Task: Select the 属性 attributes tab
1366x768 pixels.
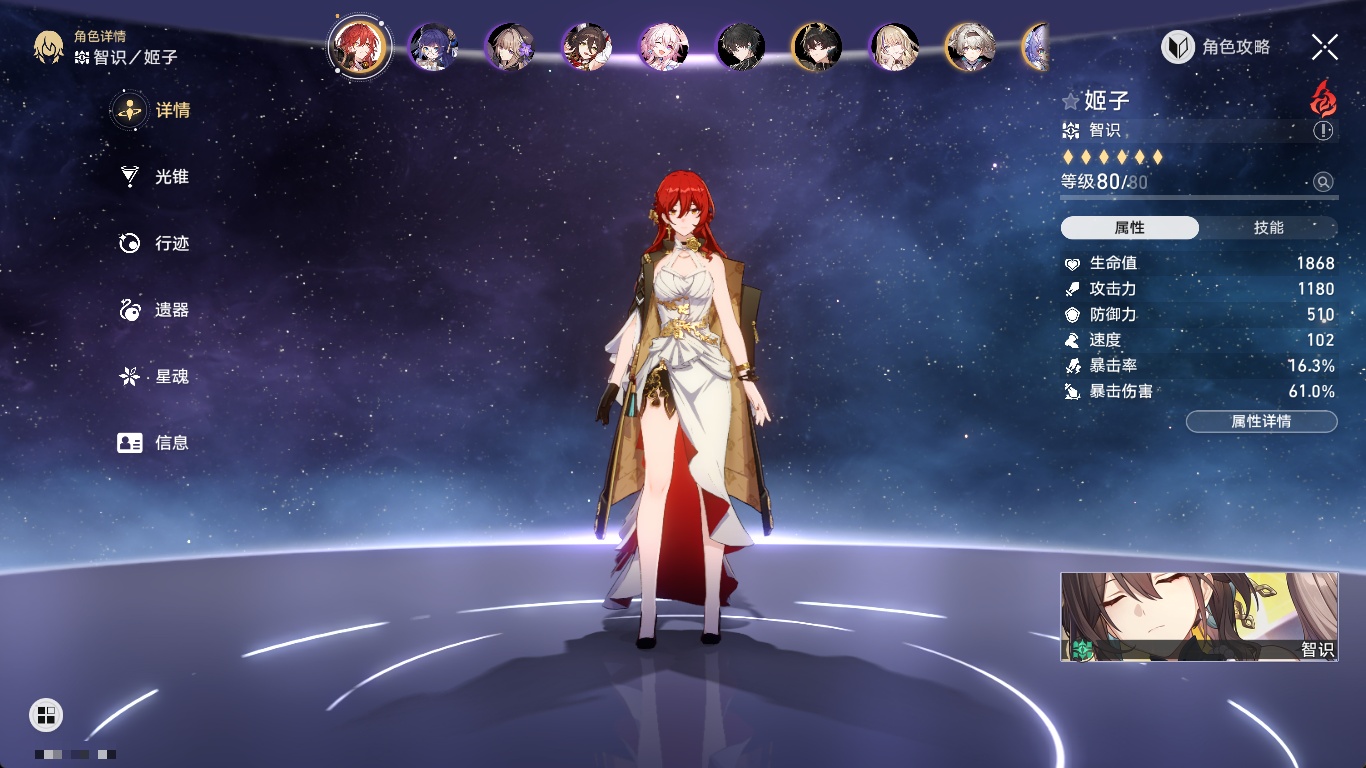Action: [1130, 228]
